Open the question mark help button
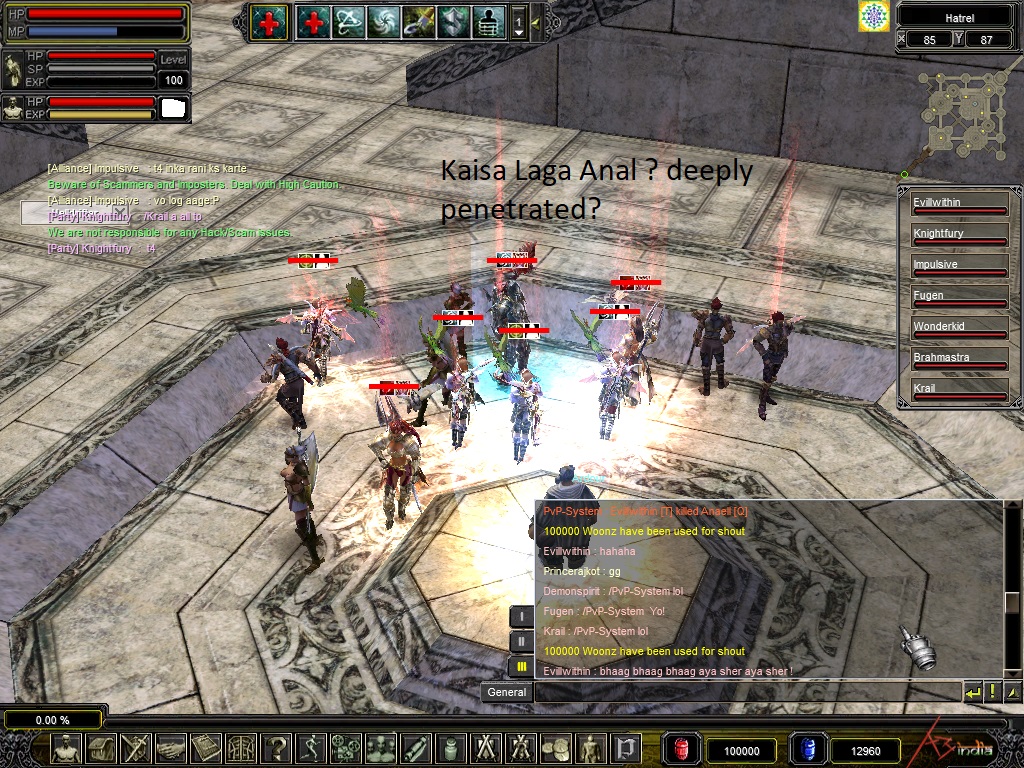 [278, 748]
